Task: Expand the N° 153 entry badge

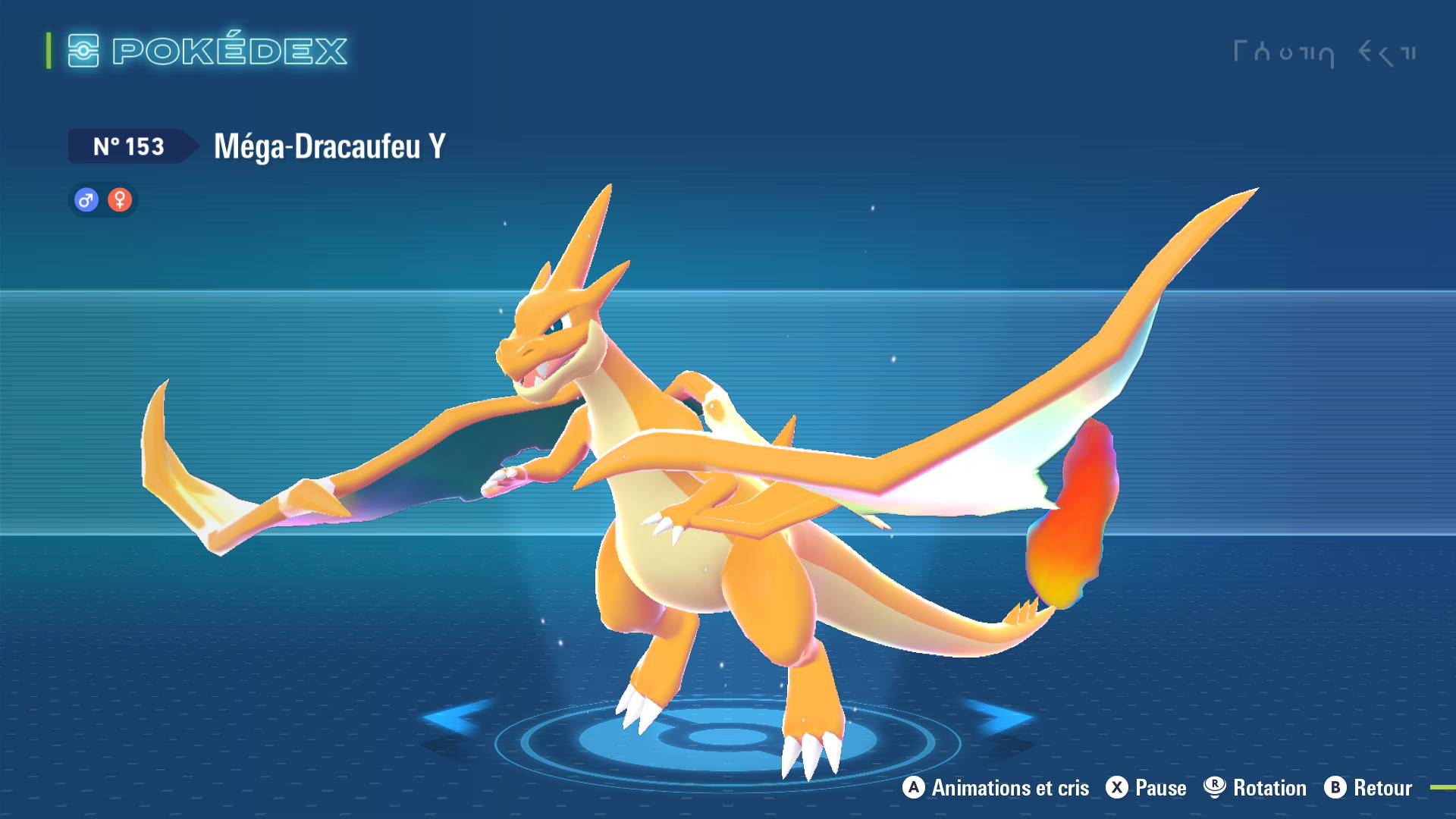Action: click(129, 146)
